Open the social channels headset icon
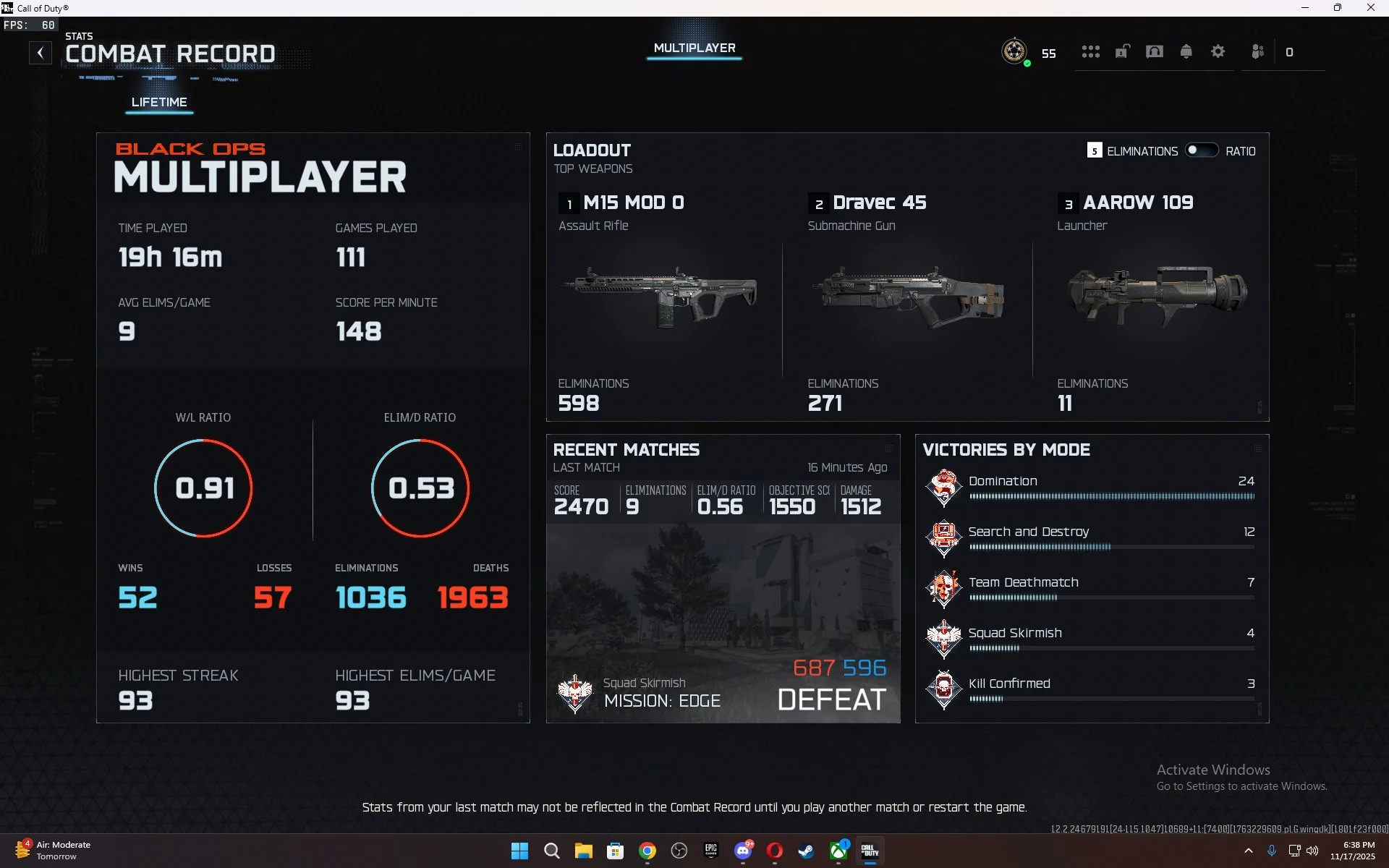 click(1155, 51)
